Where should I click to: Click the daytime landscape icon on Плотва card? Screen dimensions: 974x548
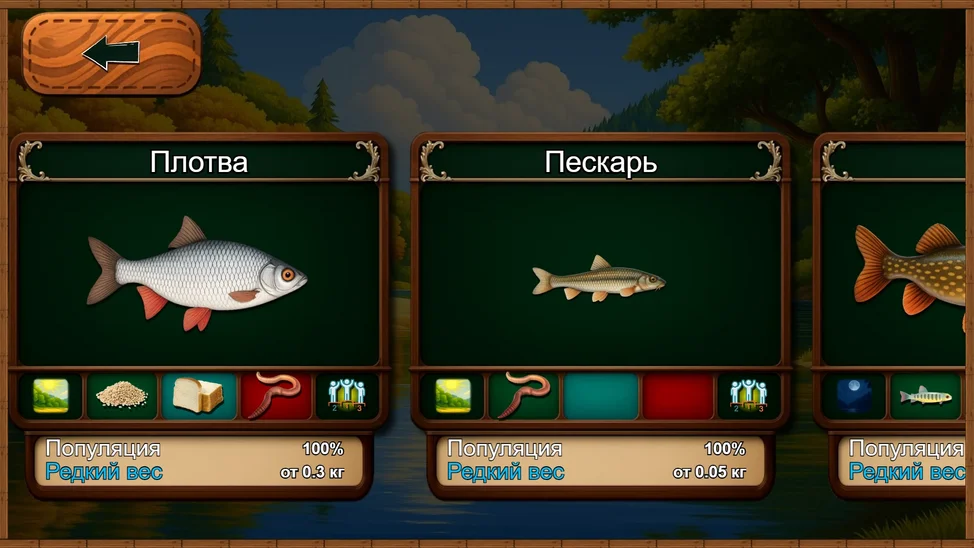point(50,397)
